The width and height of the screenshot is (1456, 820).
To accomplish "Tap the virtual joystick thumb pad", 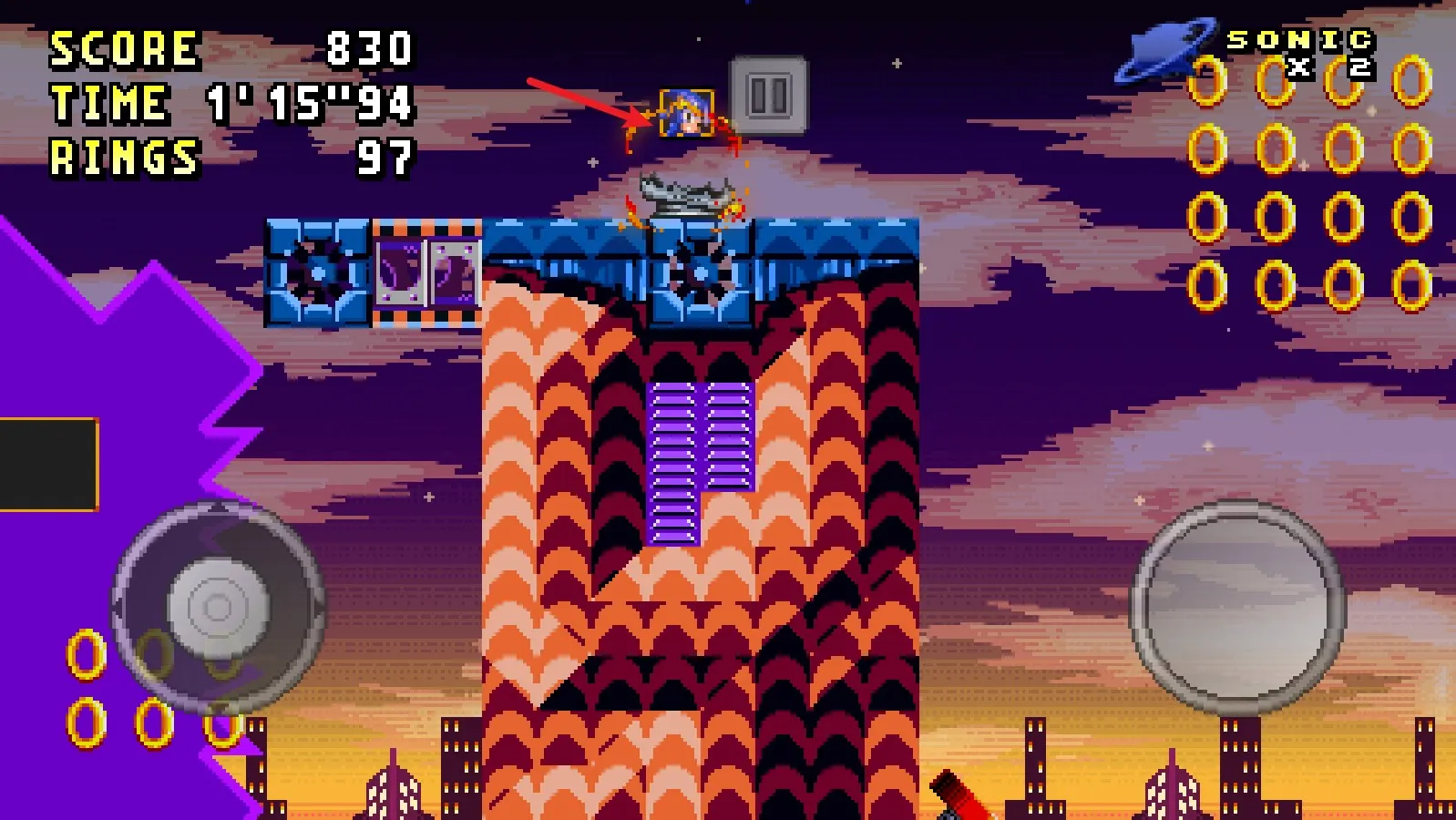I will [218, 607].
